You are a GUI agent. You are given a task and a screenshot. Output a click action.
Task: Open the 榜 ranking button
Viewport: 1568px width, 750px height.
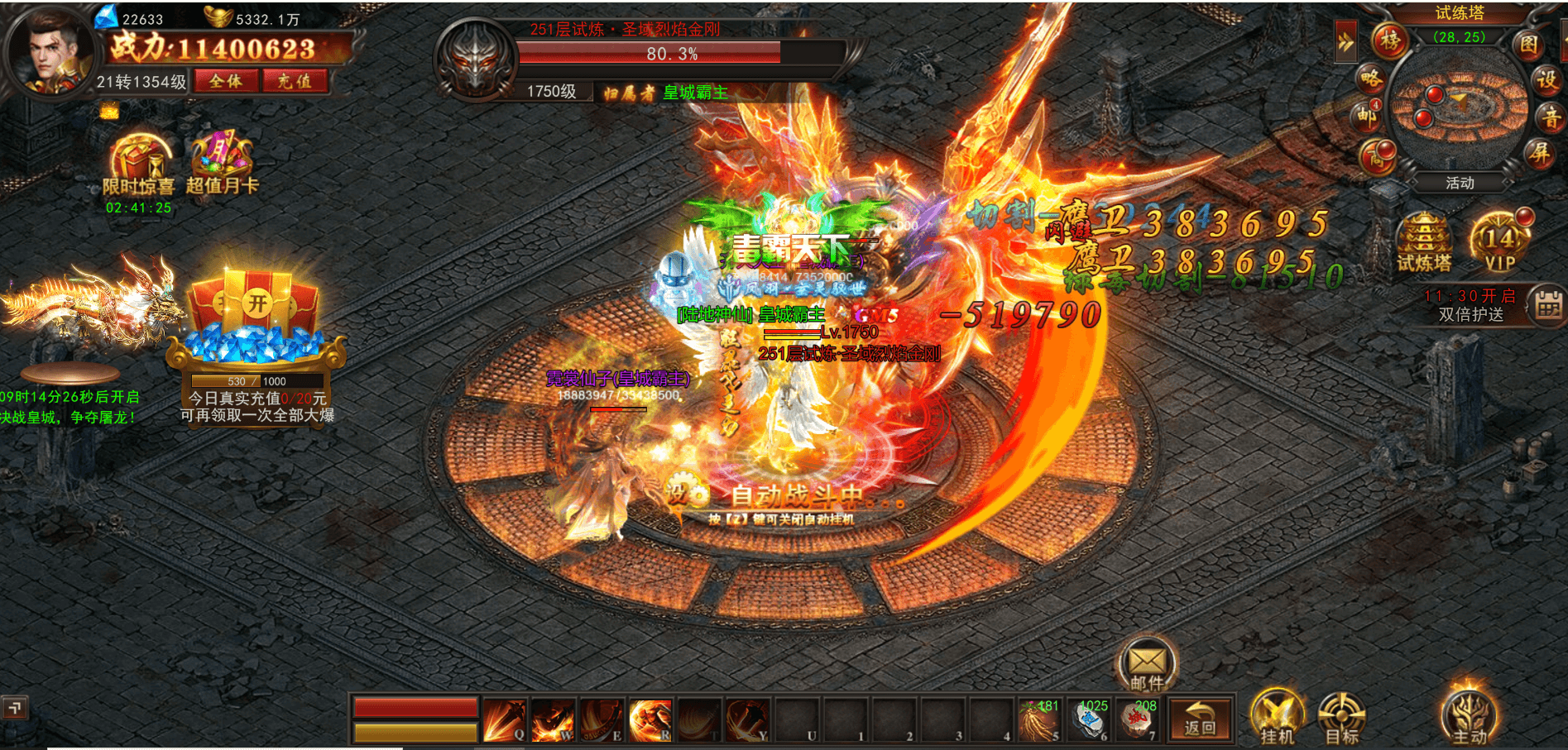pos(1390,41)
